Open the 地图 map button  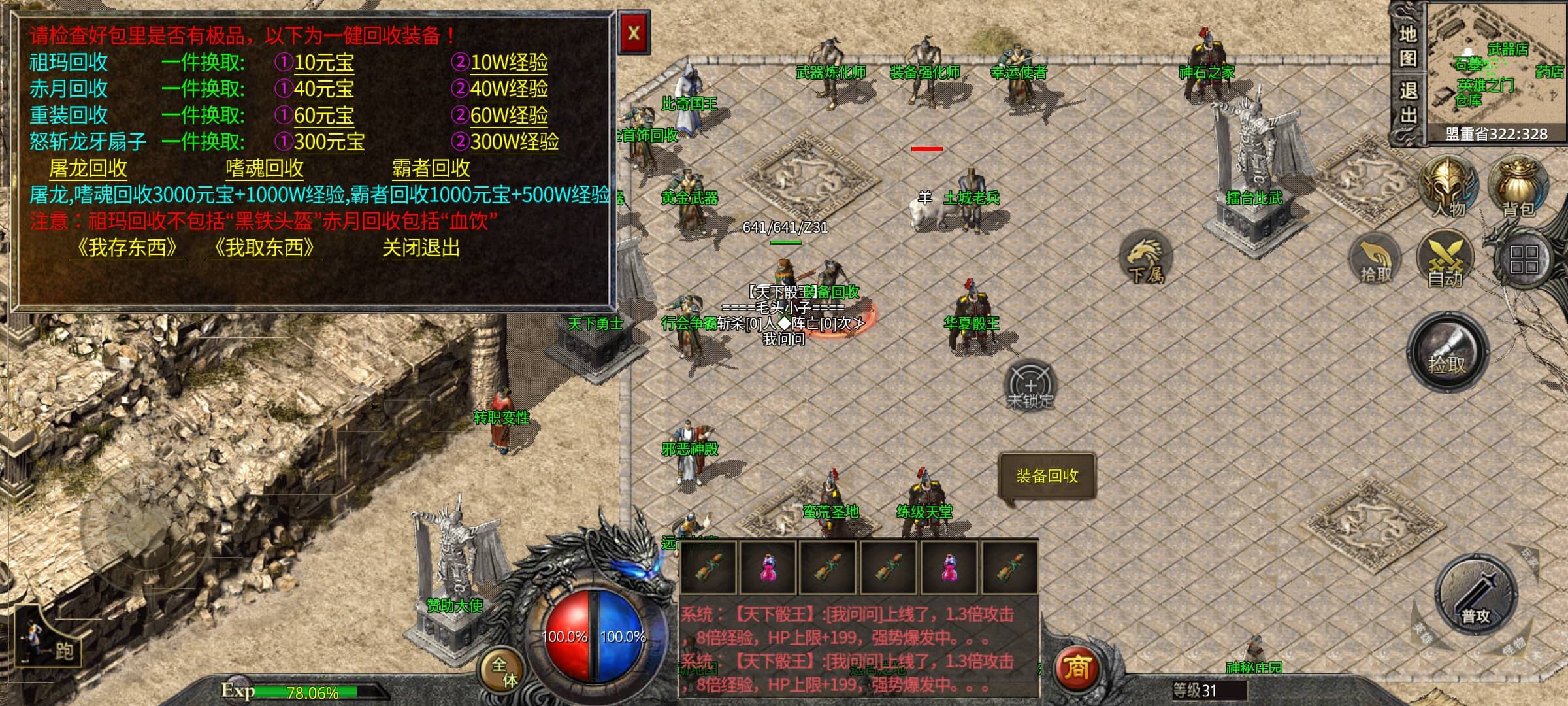(1408, 46)
